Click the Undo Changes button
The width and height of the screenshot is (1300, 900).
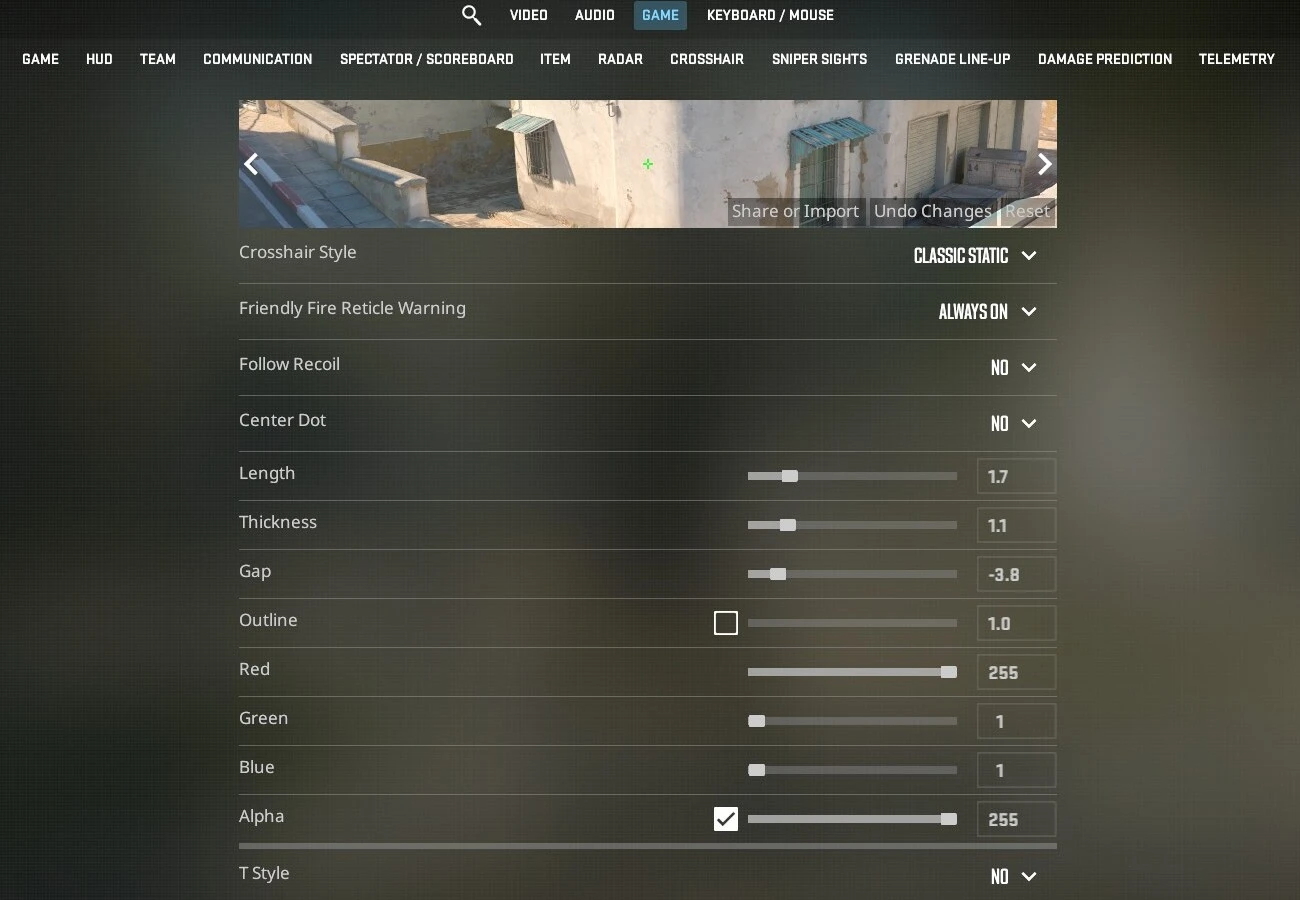tap(932, 211)
